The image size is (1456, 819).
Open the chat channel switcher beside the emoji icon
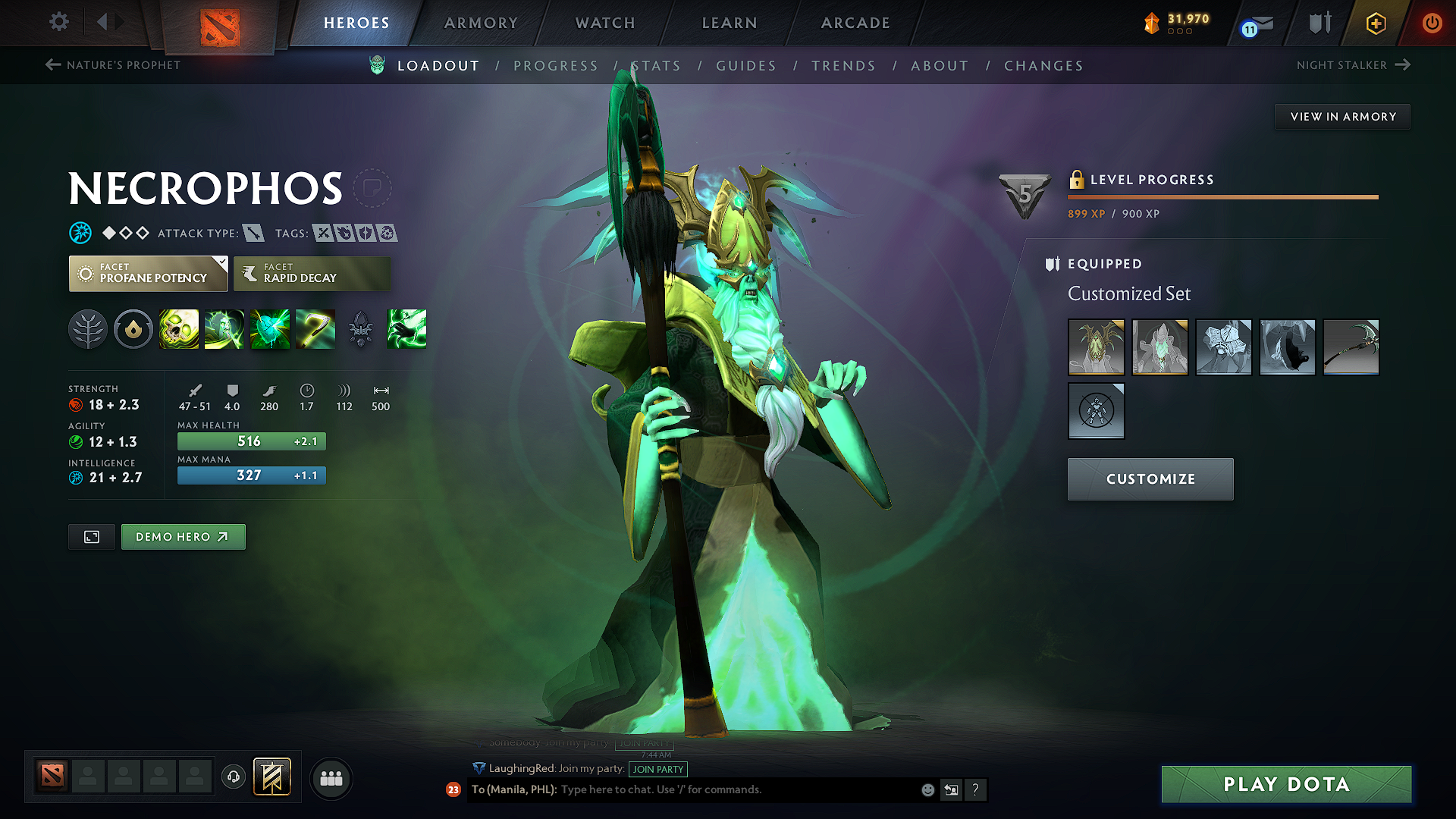[951, 789]
